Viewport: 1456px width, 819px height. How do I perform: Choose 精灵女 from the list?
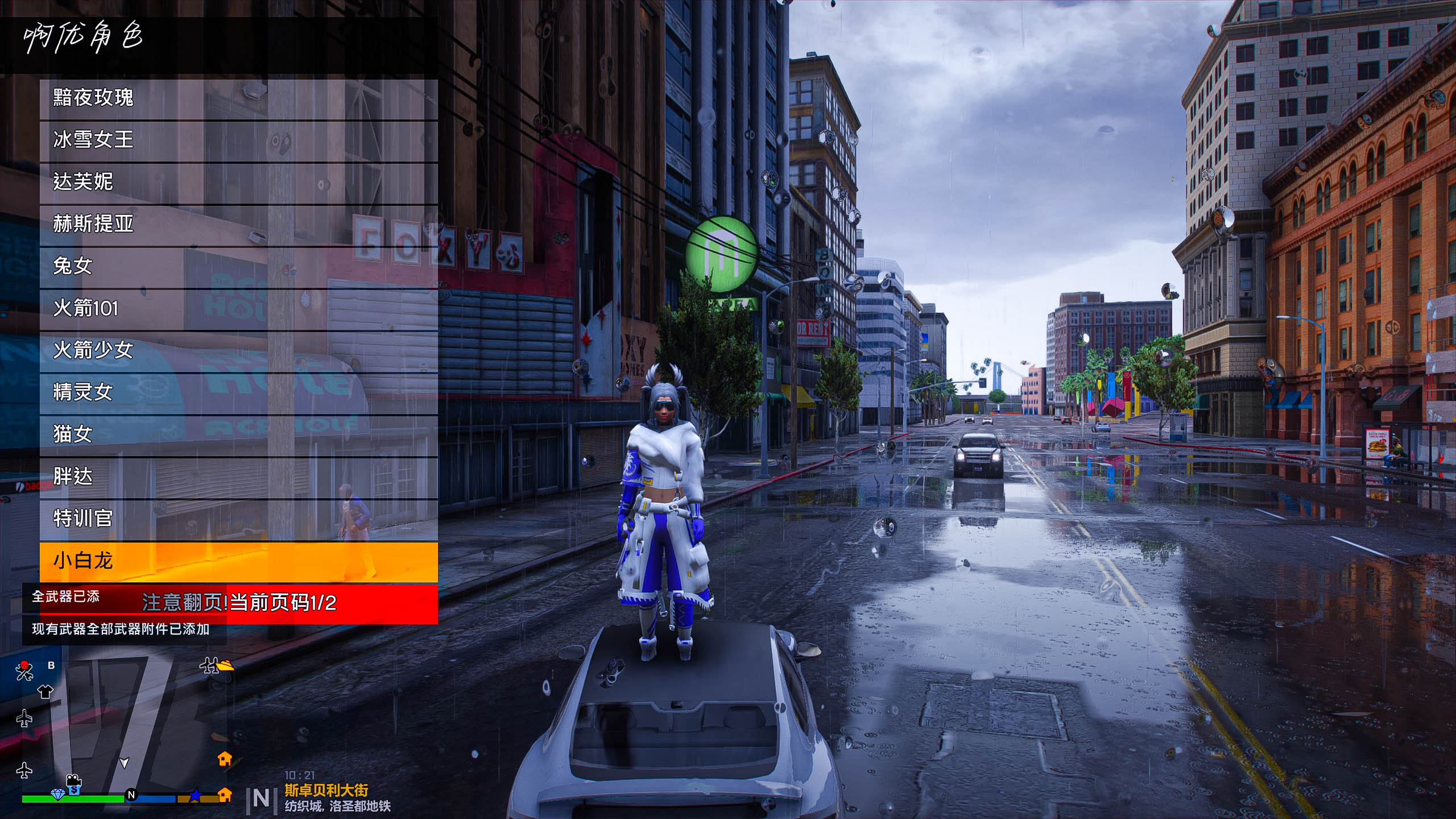[239, 392]
